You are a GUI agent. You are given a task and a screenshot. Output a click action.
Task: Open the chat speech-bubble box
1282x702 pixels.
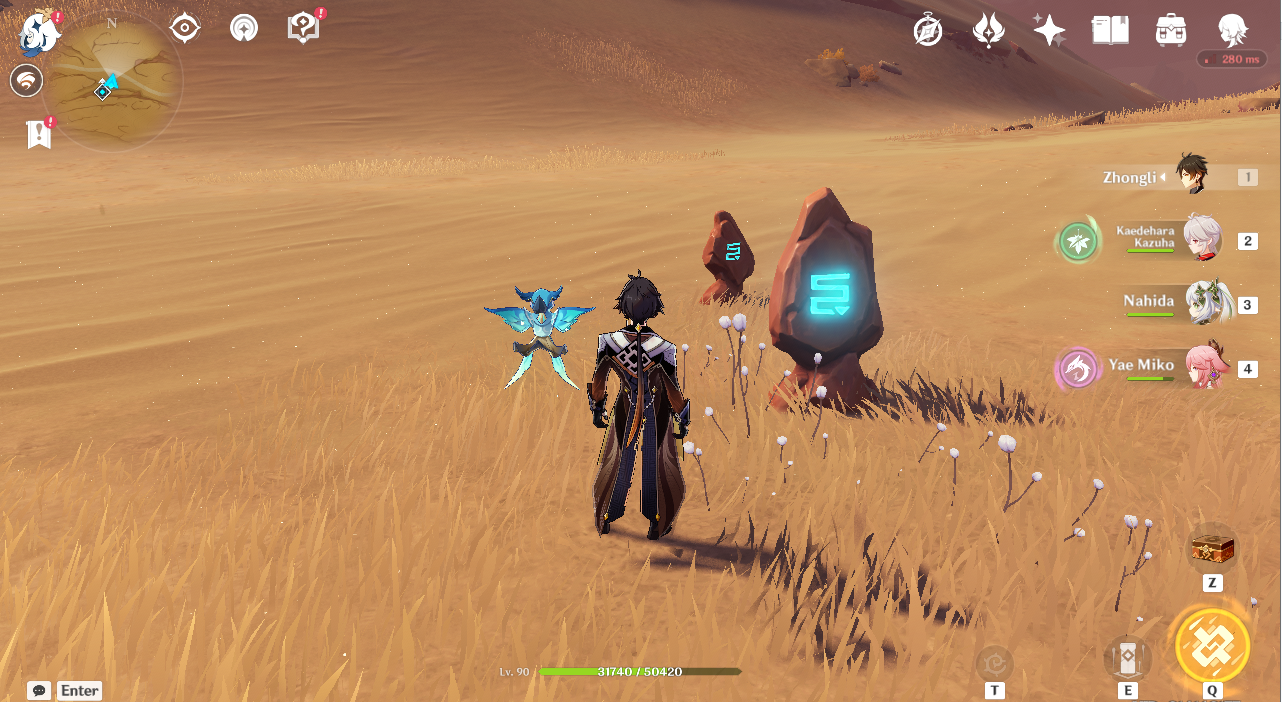click(39, 690)
